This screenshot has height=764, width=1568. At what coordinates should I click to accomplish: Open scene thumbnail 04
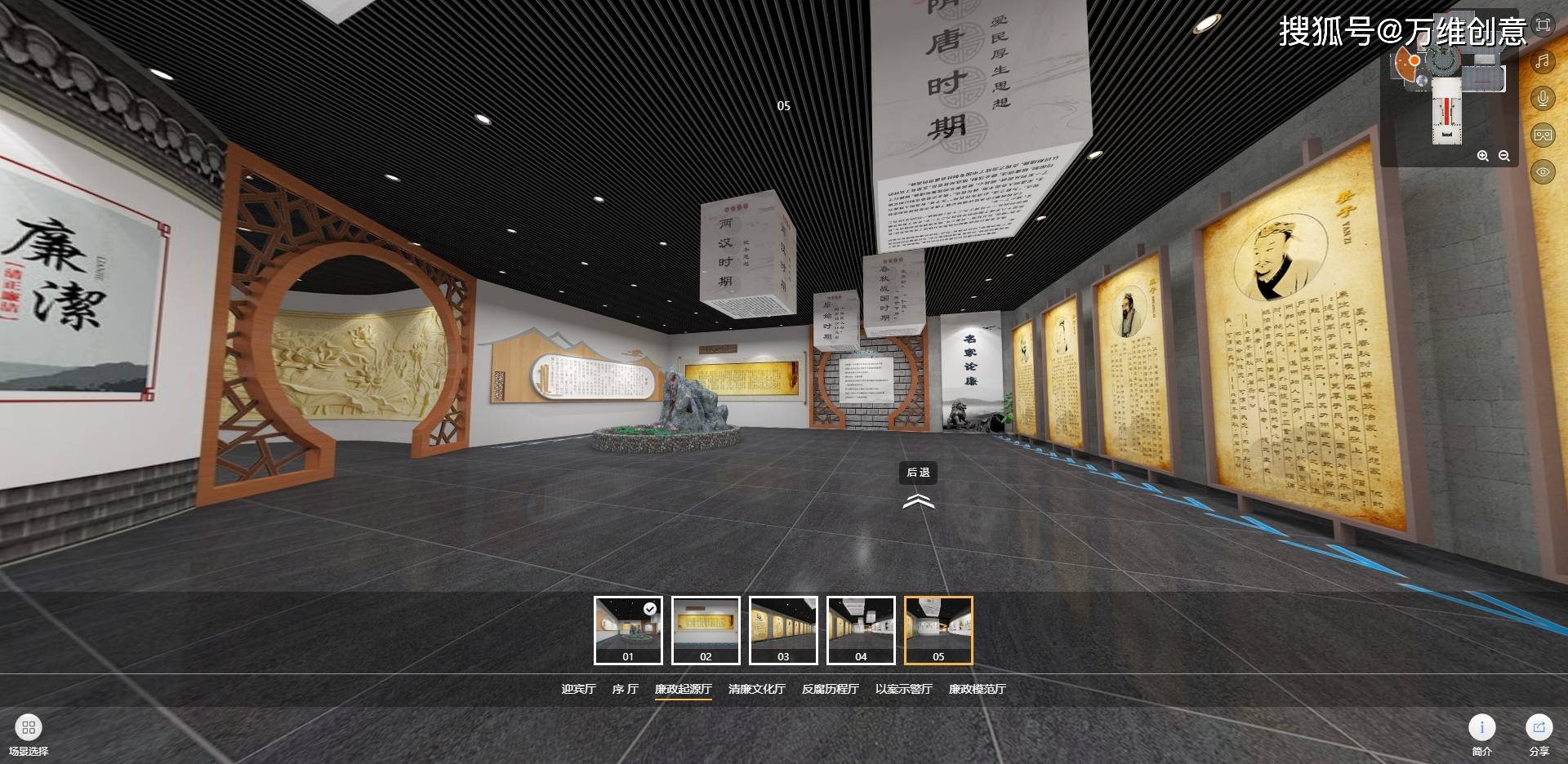[861, 630]
